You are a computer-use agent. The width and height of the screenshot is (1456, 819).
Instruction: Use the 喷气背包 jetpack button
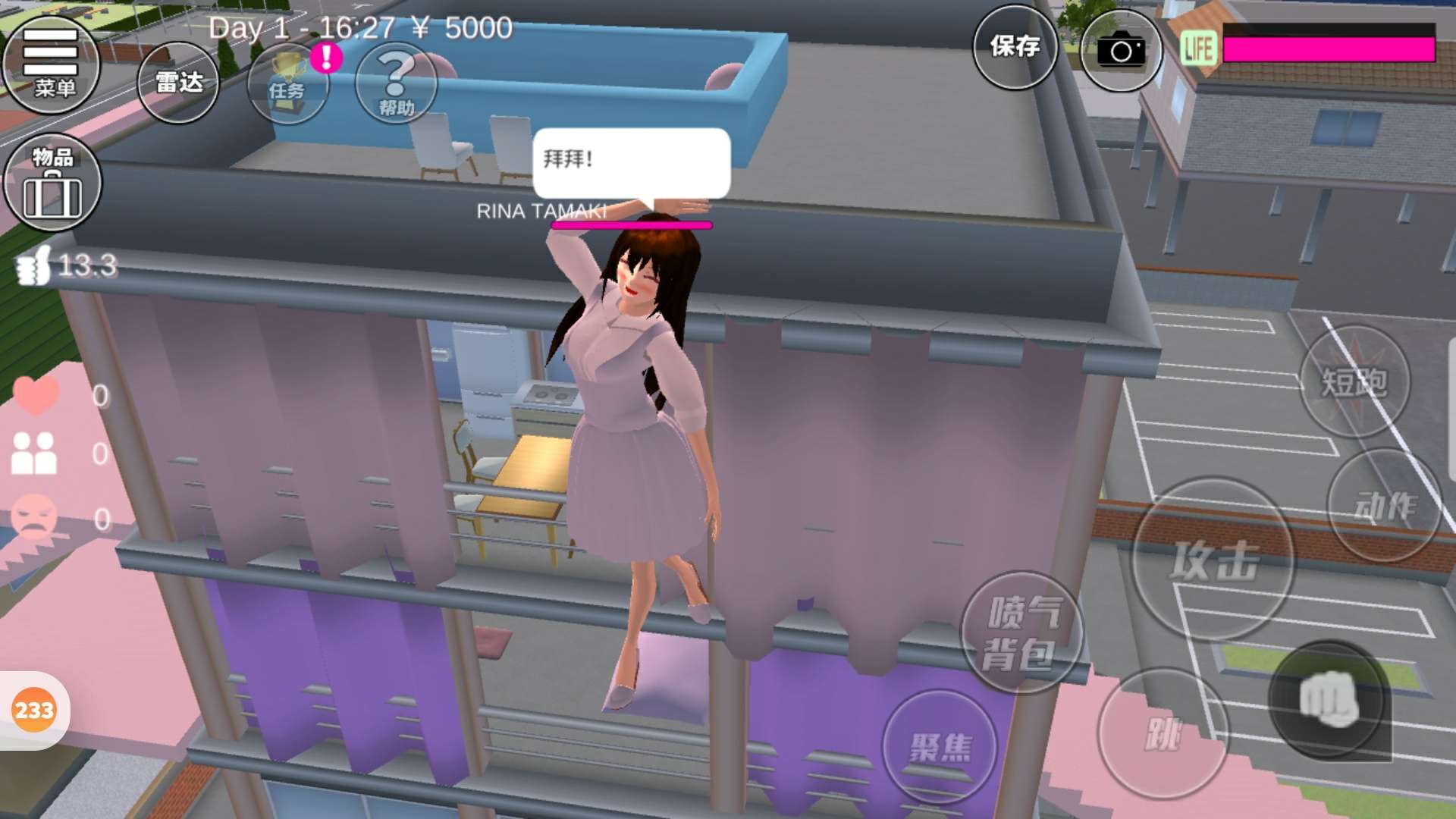click(1021, 632)
